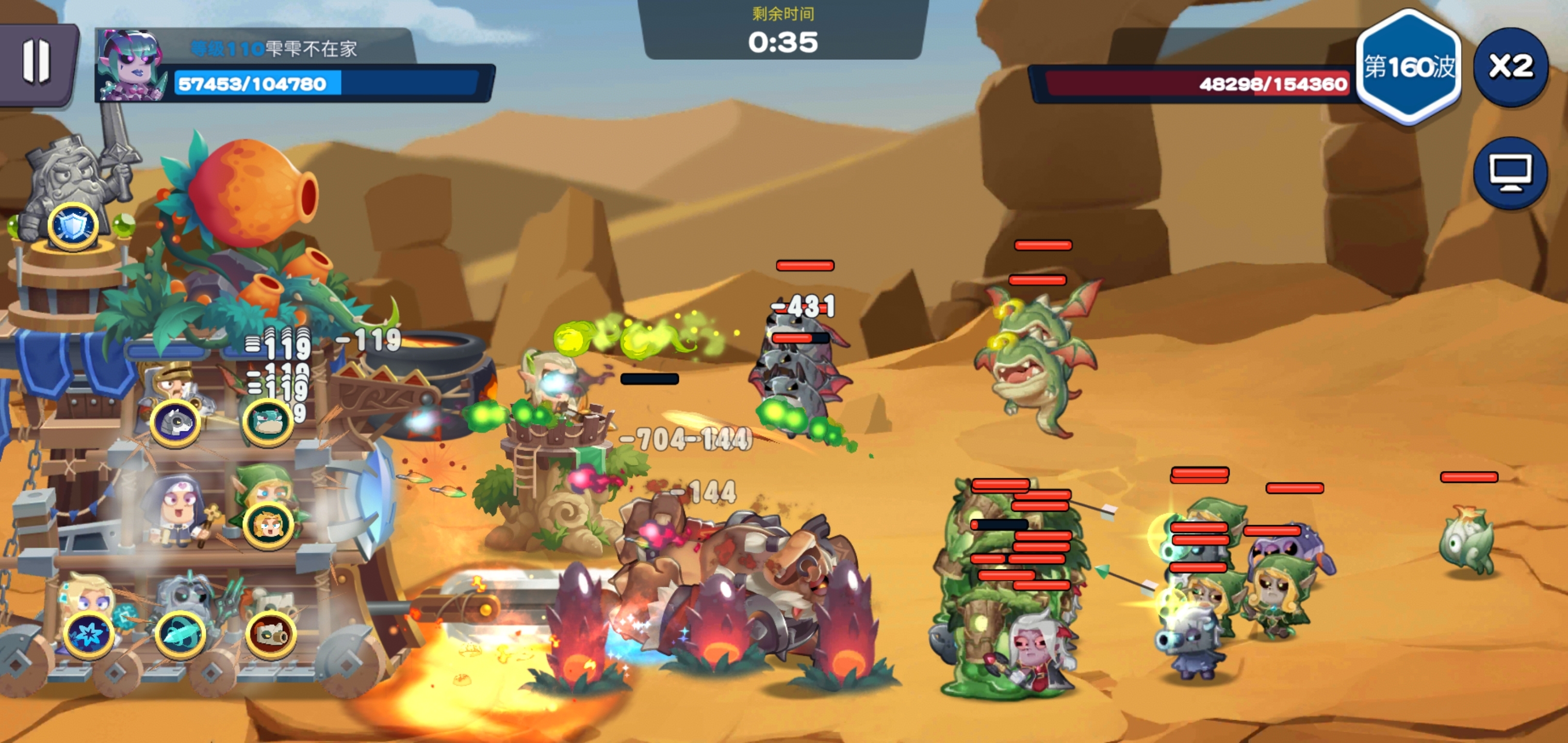Pause the battle
This screenshot has width=1568, height=743.
click(x=37, y=62)
